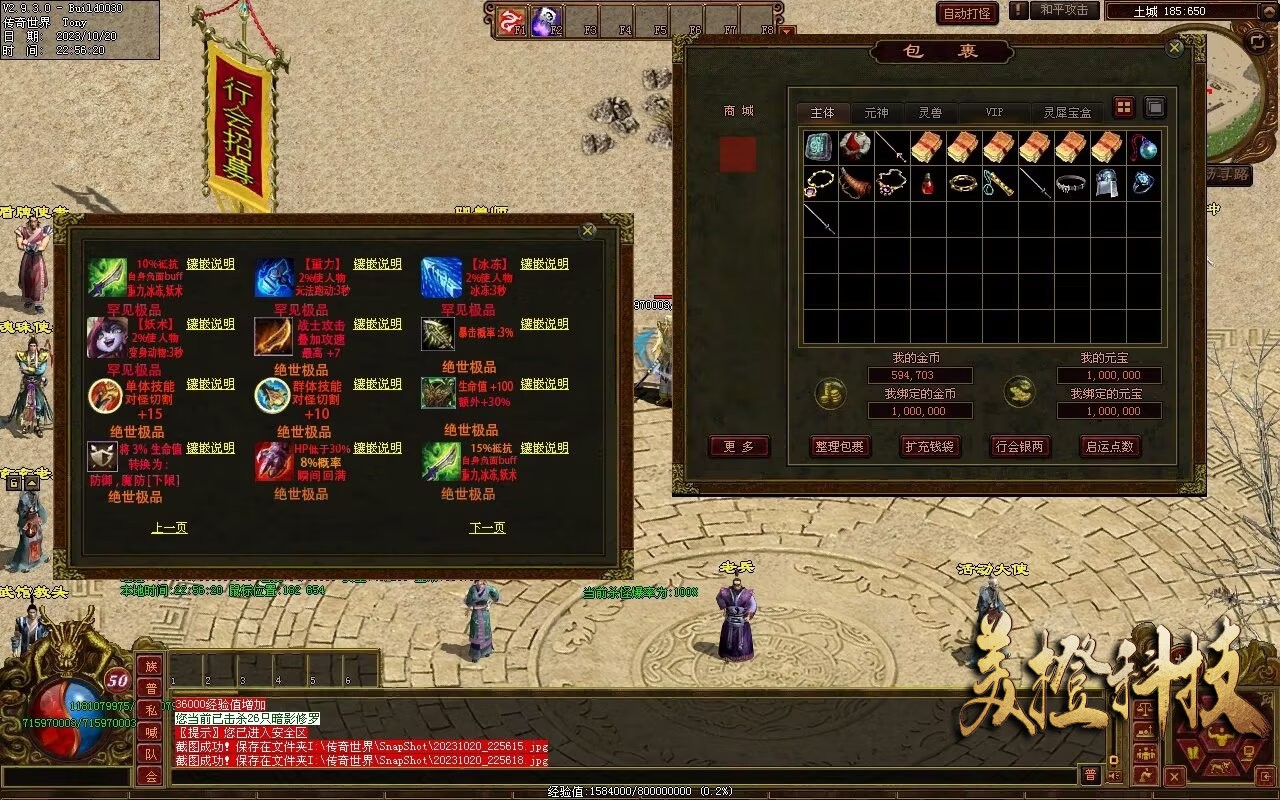1280x800 pixels.
Task: Choose the 启运点数 button
Action: tap(1110, 447)
